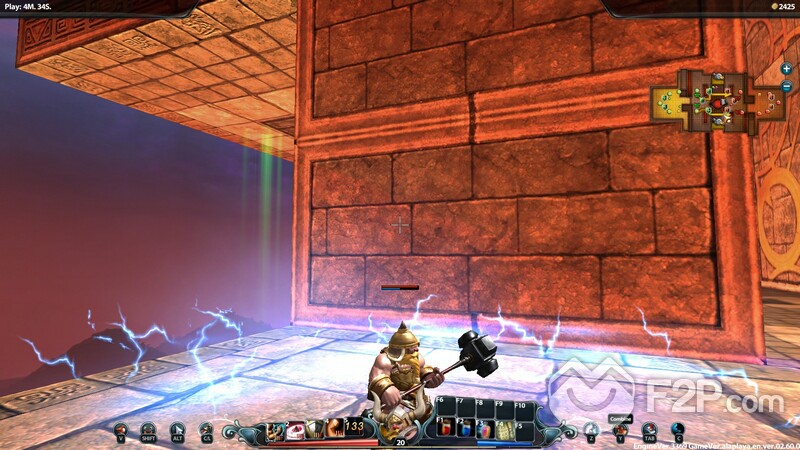Viewport: 800px width, 450px height.
Task: Click the round icon labeled TAB
Action: click(649, 430)
